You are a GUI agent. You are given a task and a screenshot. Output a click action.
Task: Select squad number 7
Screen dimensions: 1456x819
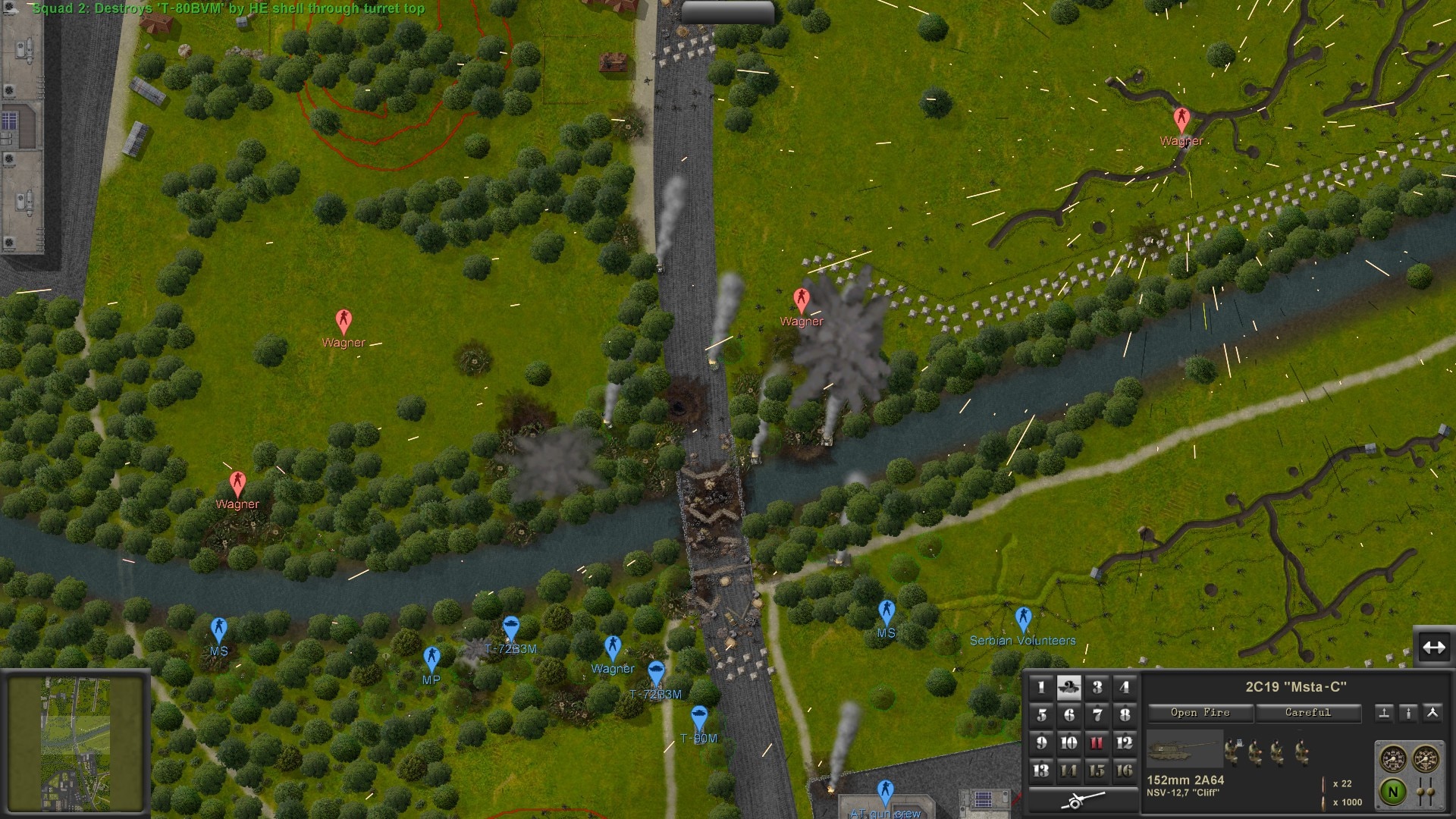click(x=1097, y=715)
